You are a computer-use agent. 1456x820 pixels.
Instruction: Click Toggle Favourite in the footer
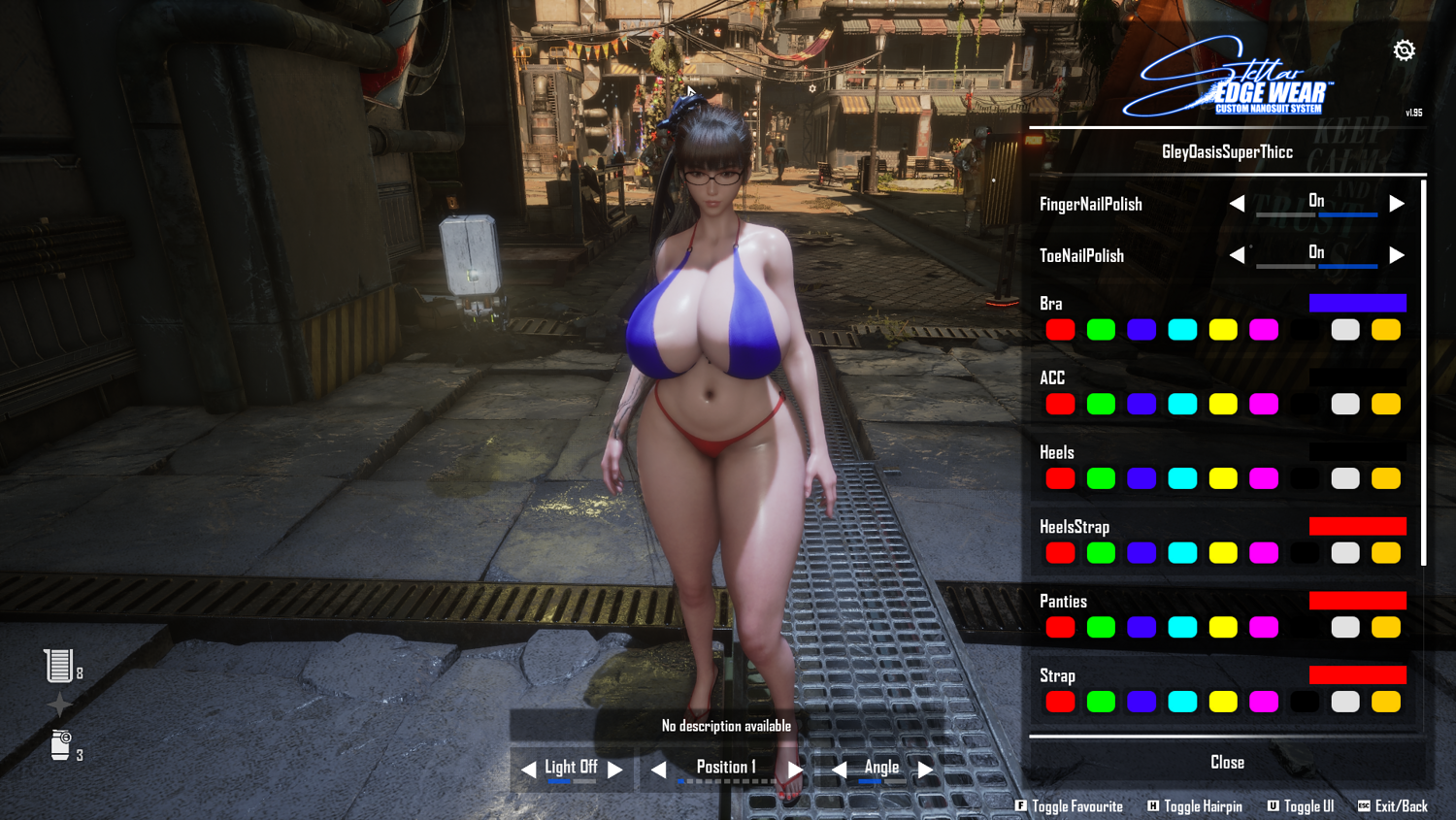click(x=1069, y=806)
